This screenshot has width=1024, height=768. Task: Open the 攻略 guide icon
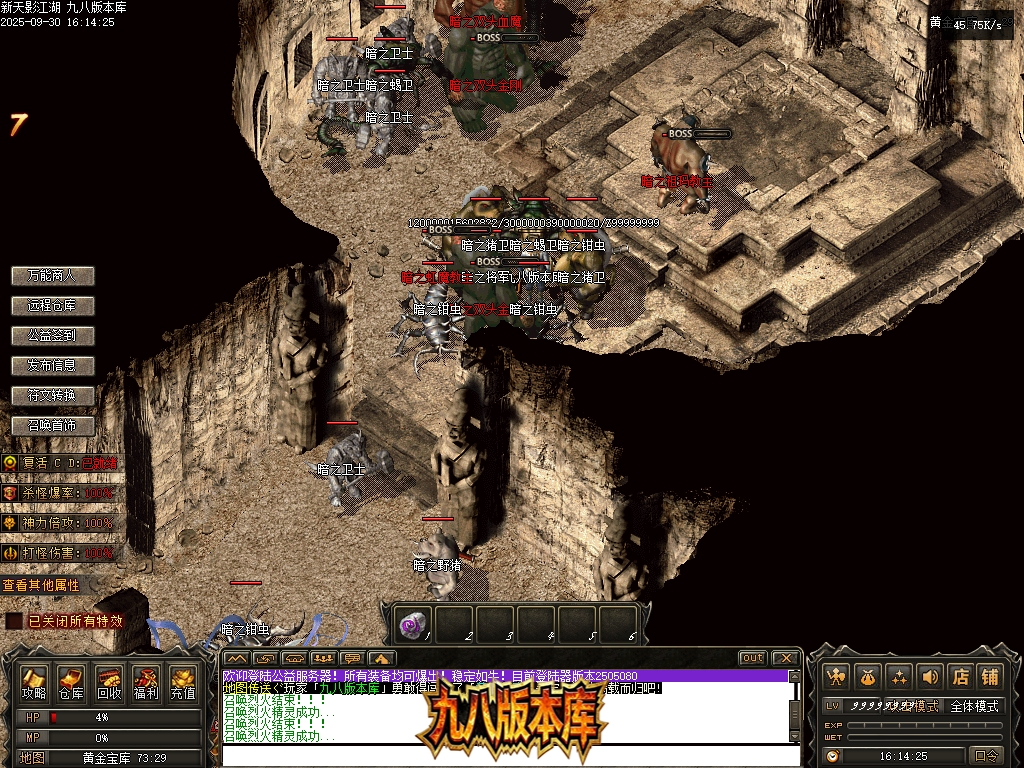coord(35,682)
